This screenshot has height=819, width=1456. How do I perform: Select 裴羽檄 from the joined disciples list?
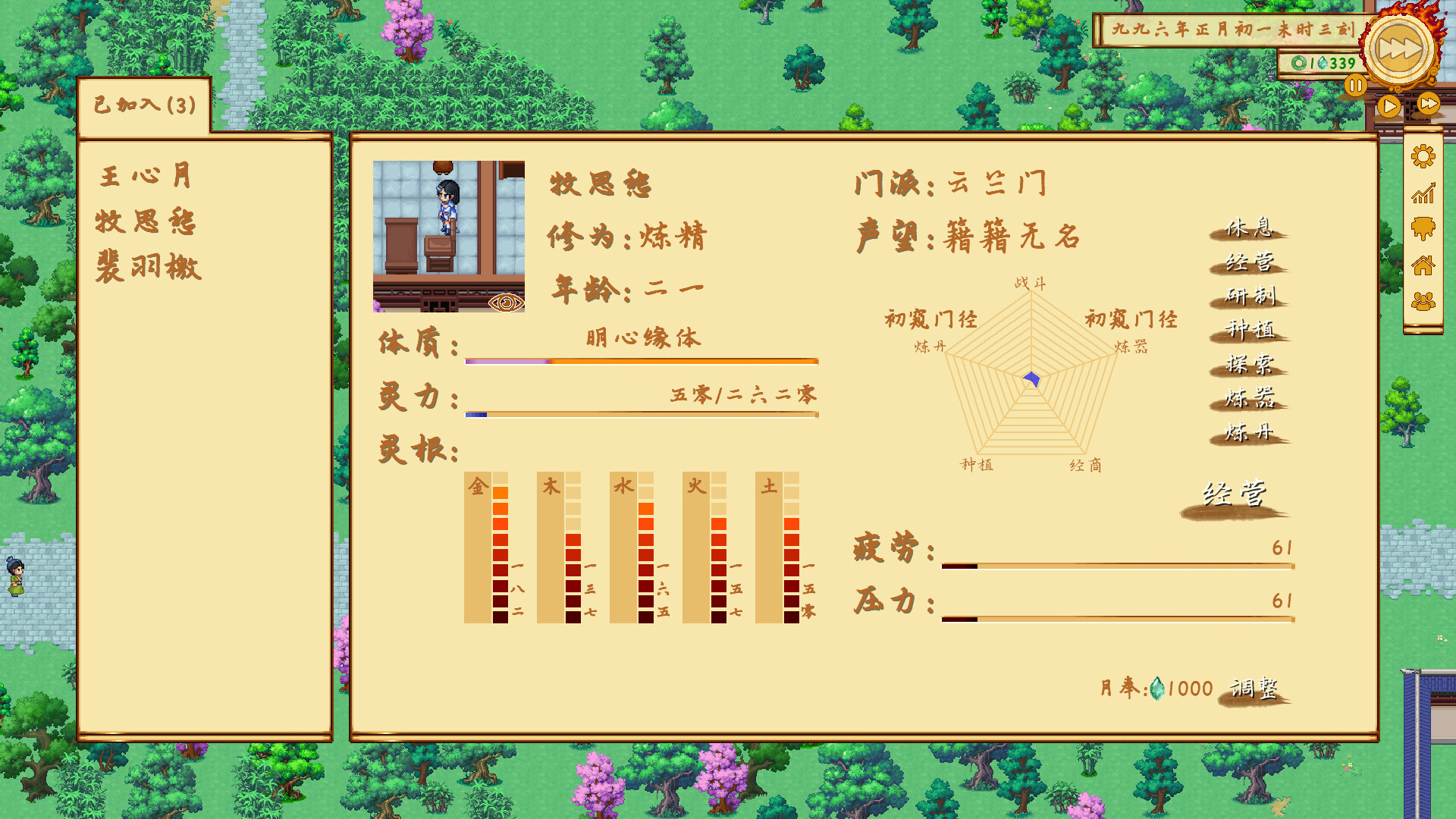pos(148,267)
